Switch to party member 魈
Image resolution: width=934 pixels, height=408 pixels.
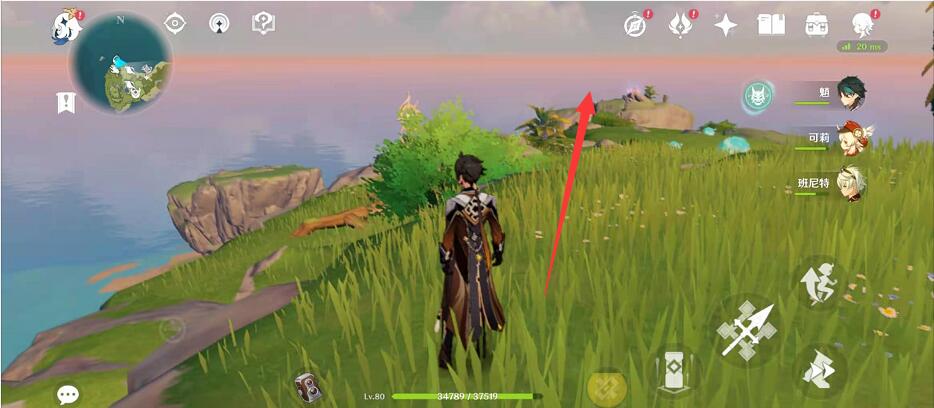coord(850,93)
